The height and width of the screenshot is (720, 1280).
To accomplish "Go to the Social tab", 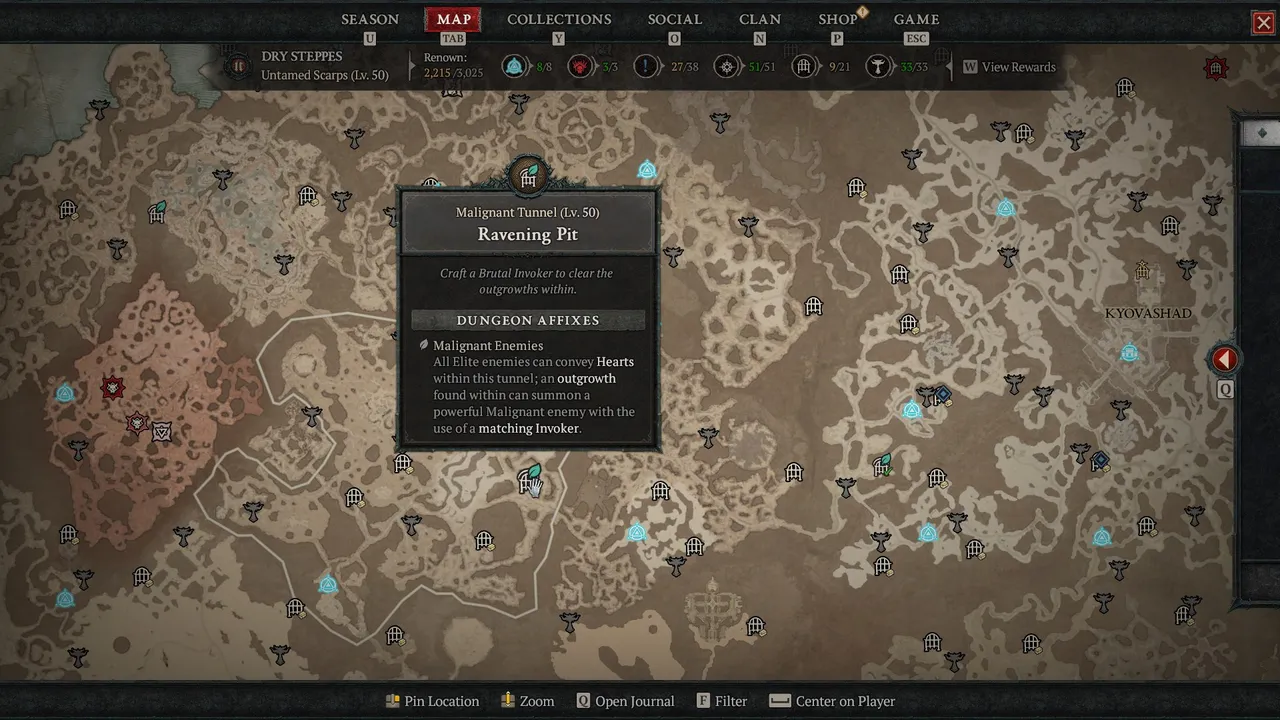I will pos(675,19).
